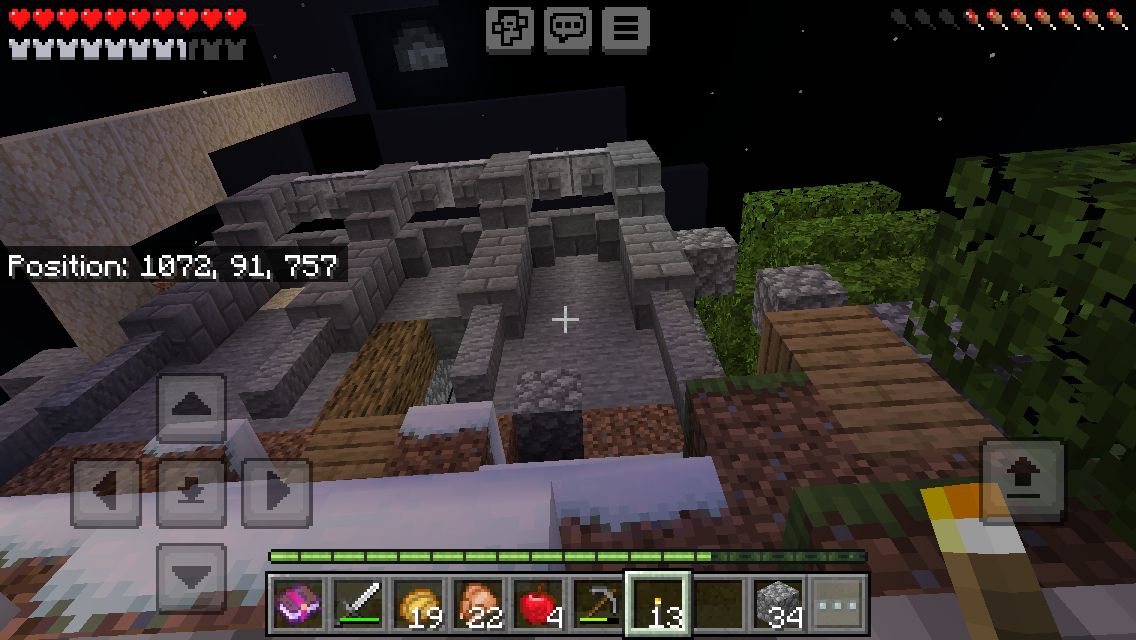1136x640 pixels.
Task: Select the red apple hotbar slot
Action: 538,605
